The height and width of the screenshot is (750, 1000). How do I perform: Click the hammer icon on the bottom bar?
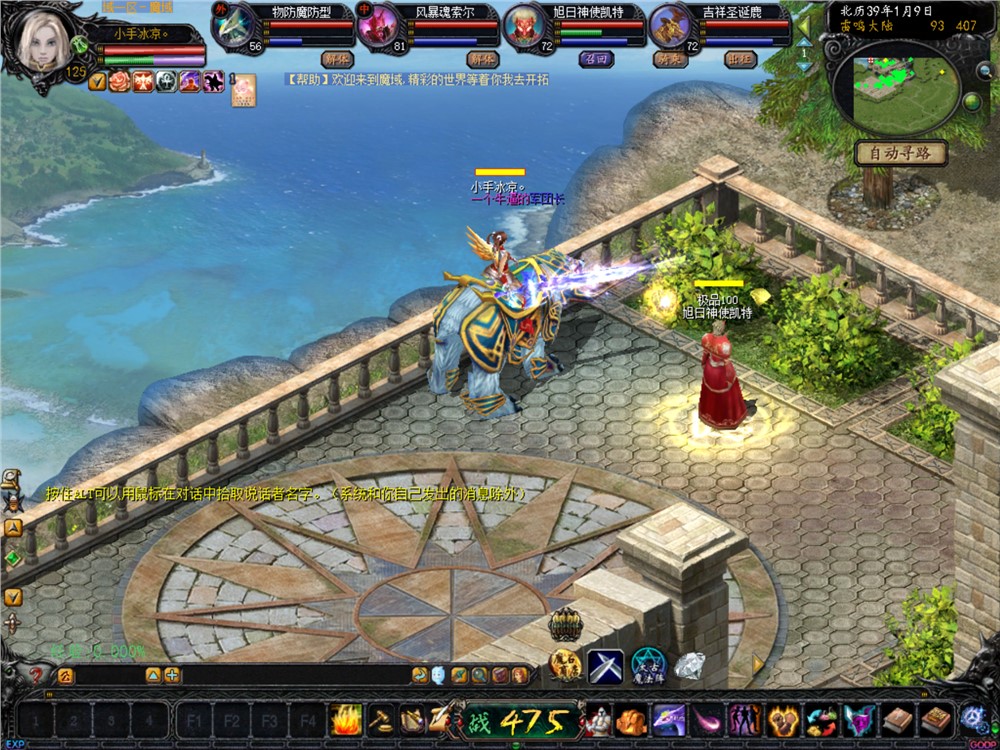[381, 720]
